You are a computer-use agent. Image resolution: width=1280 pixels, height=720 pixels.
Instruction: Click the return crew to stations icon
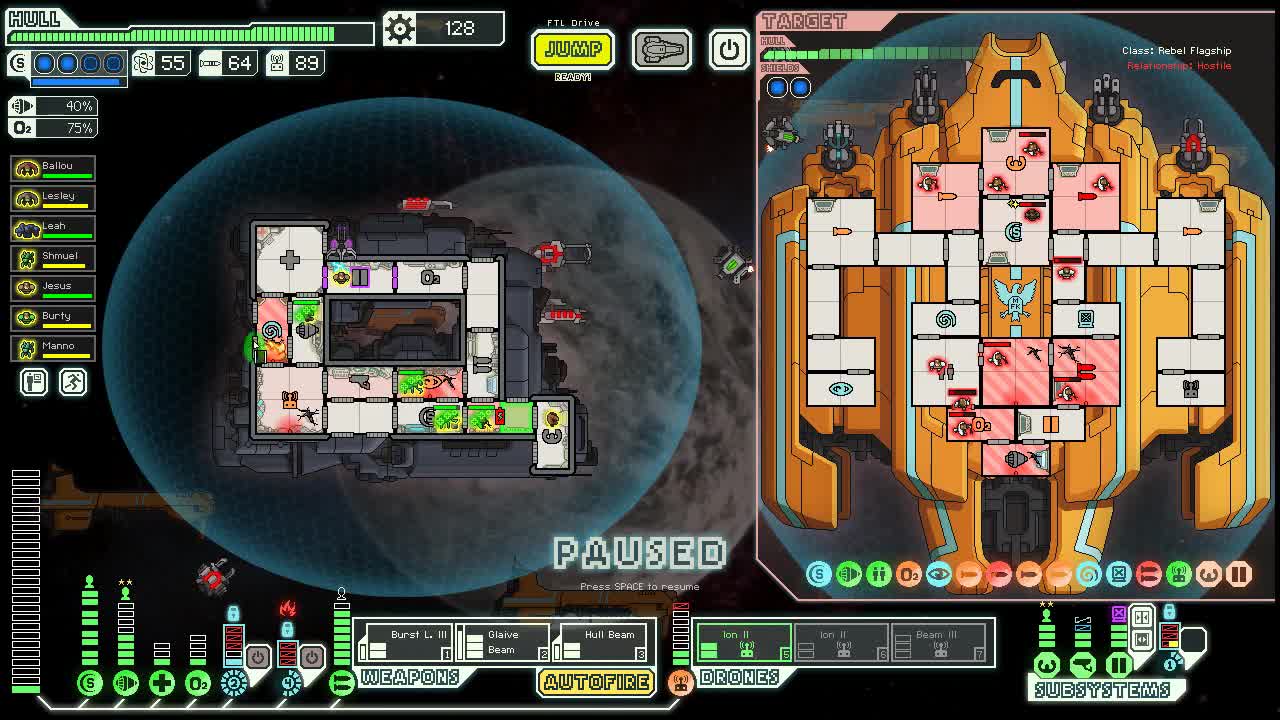(x=72, y=382)
